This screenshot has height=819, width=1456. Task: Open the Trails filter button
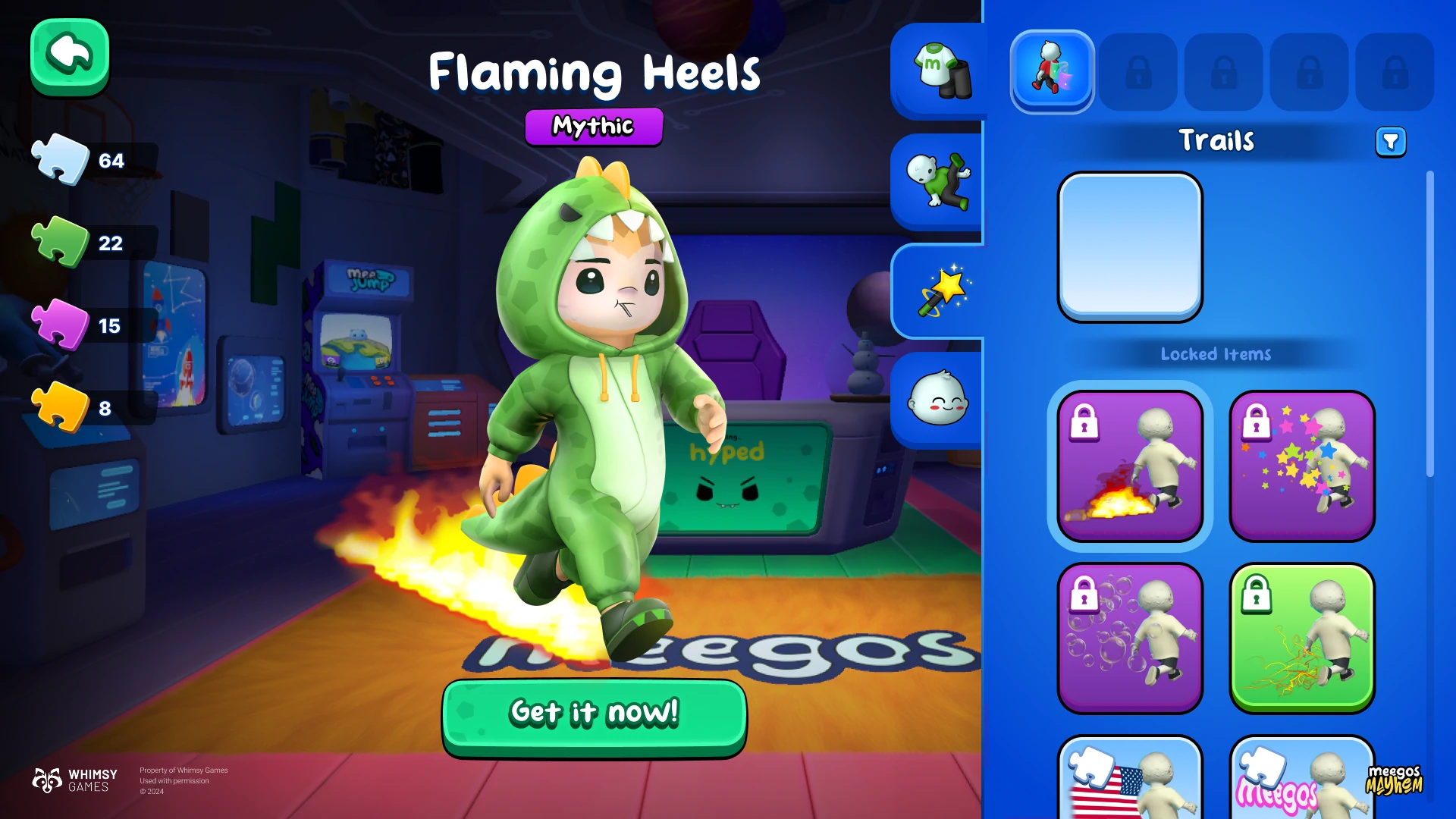point(1391,142)
